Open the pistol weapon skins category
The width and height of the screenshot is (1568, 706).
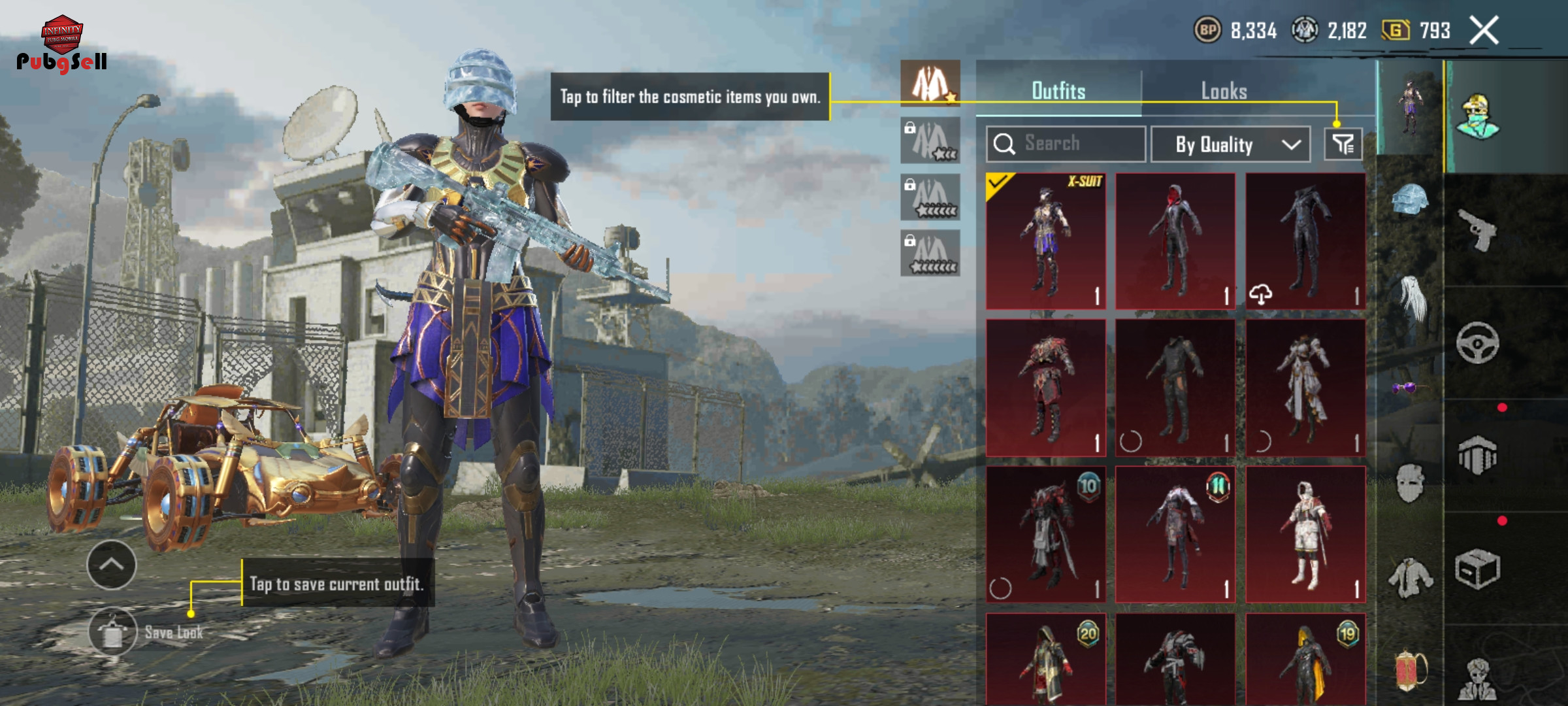(1478, 229)
